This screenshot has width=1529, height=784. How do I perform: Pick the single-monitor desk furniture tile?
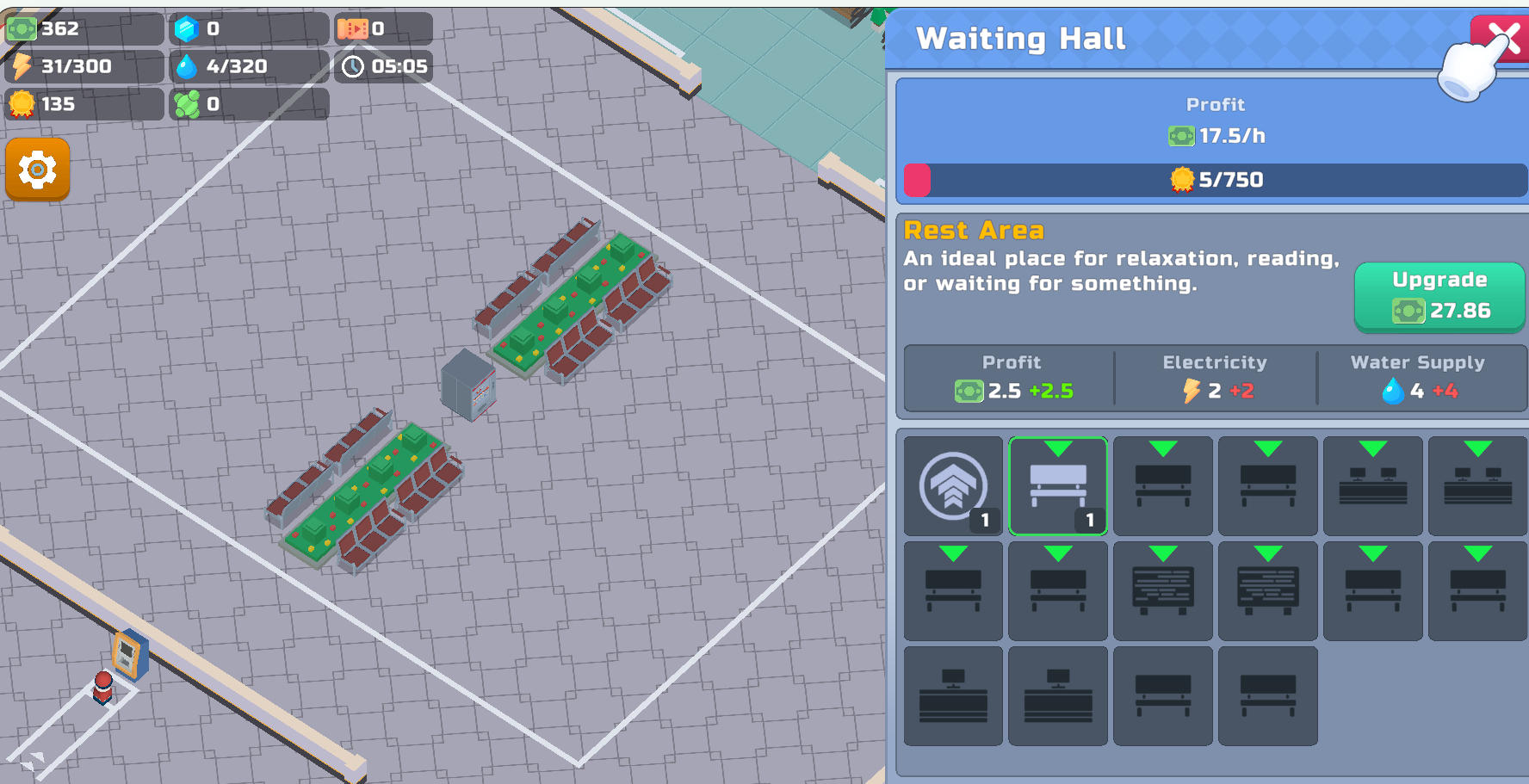point(953,694)
